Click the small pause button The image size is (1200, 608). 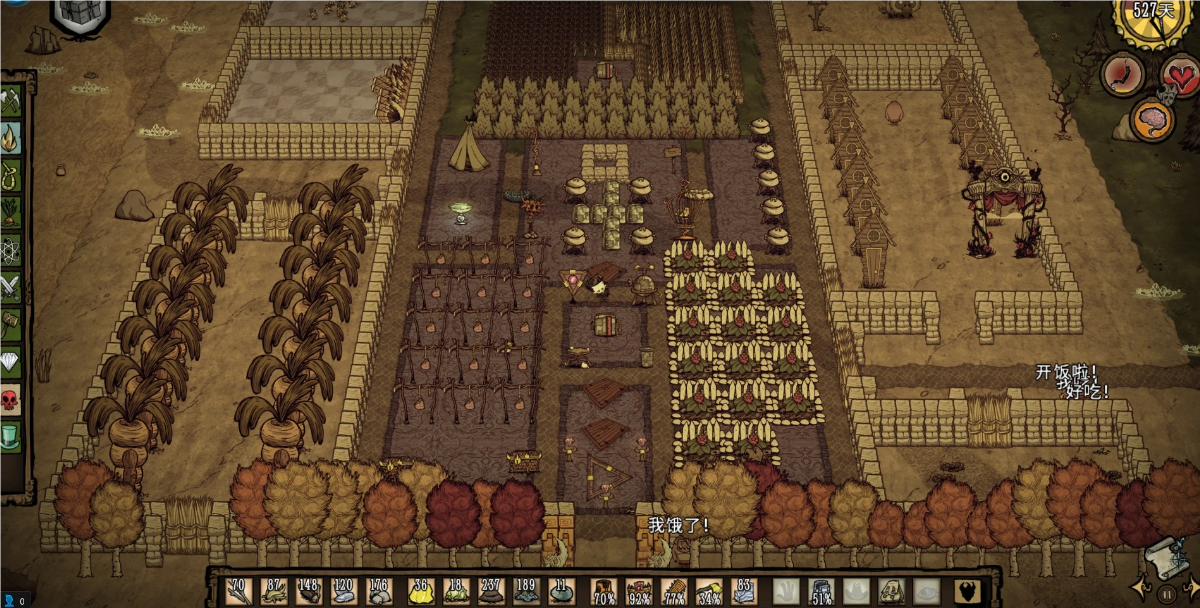(x=1167, y=593)
